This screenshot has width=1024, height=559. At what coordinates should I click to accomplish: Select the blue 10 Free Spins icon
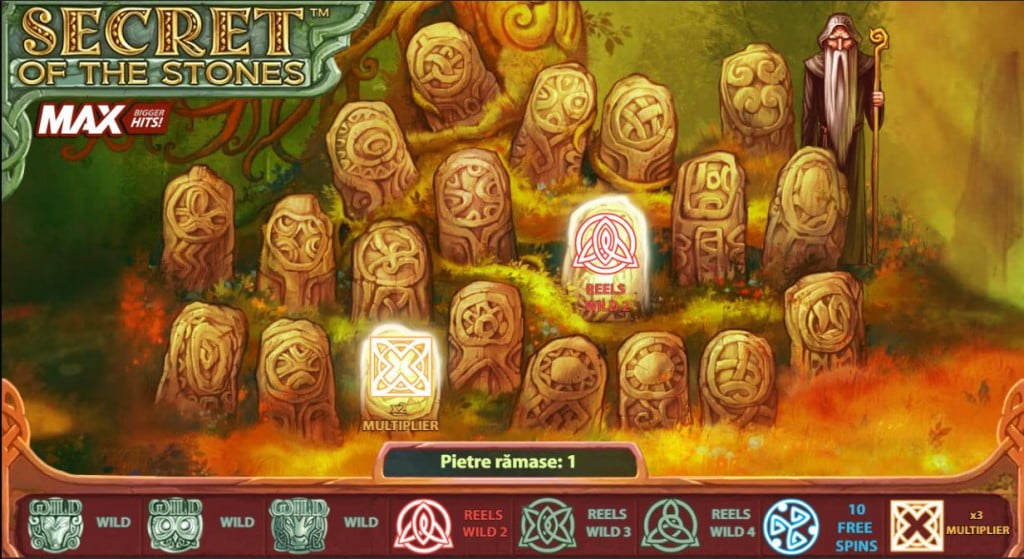click(x=791, y=522)
